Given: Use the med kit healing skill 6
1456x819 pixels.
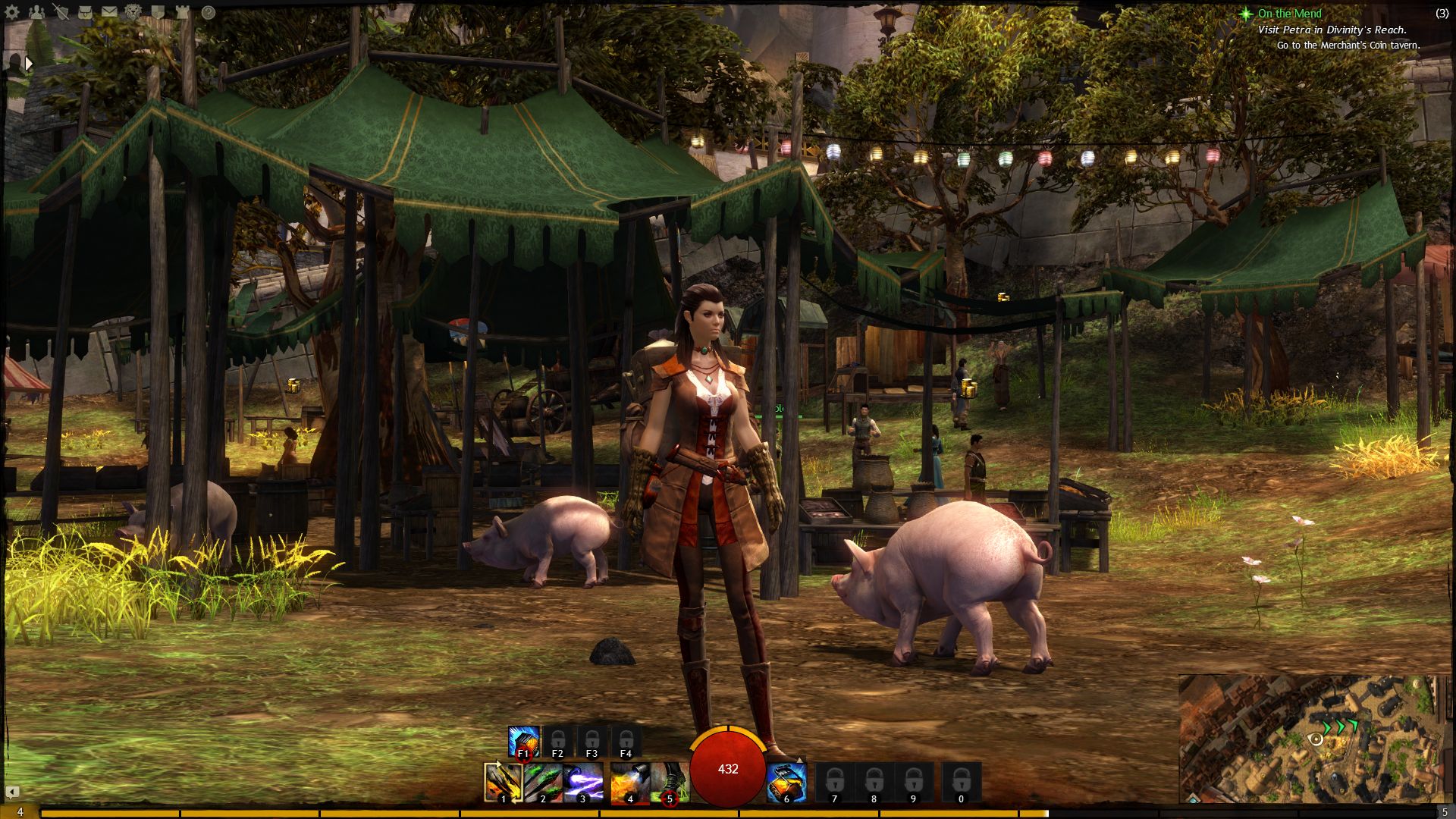Looking at the screenshot, I should tap(786, 782).
